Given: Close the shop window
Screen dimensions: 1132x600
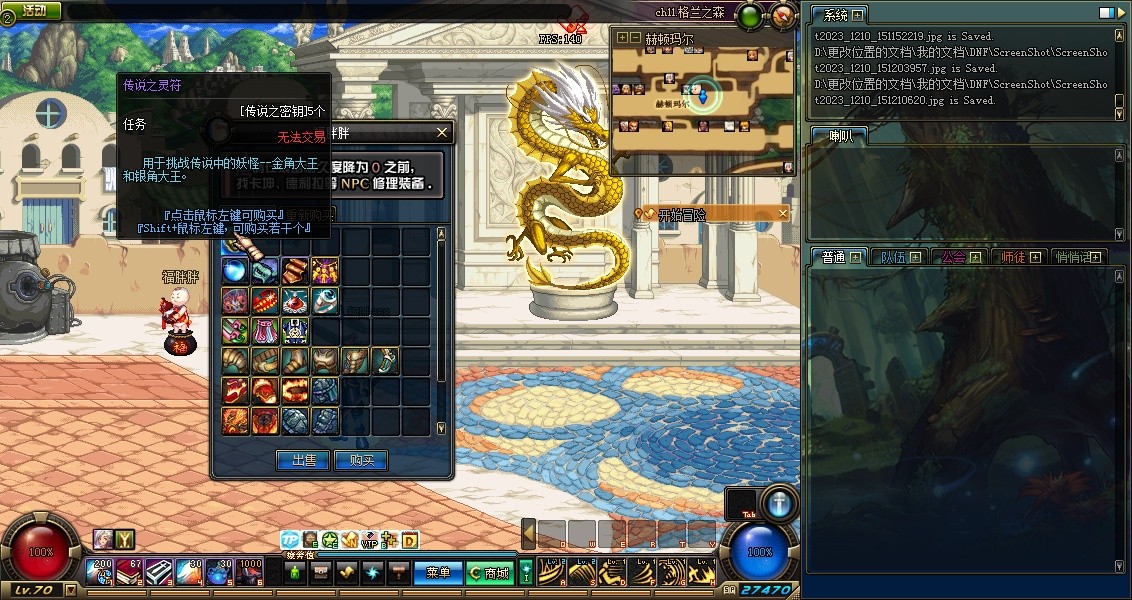Looking at the screenshot, I should pos(442,132).
